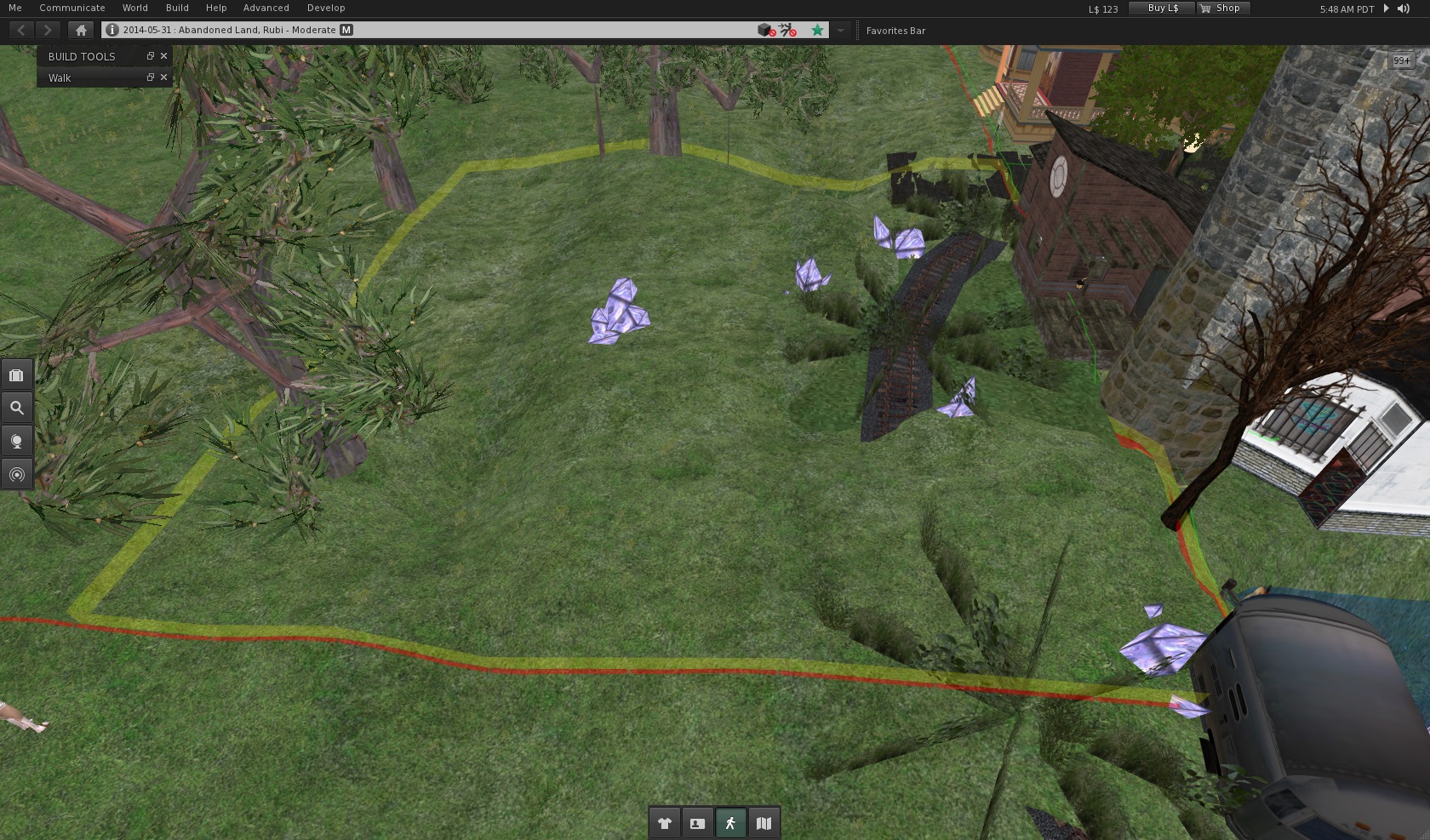Viewport: 1430px width, 840px height.
Task: Open the Shop marketplace button
Action: pos(1221,8)
